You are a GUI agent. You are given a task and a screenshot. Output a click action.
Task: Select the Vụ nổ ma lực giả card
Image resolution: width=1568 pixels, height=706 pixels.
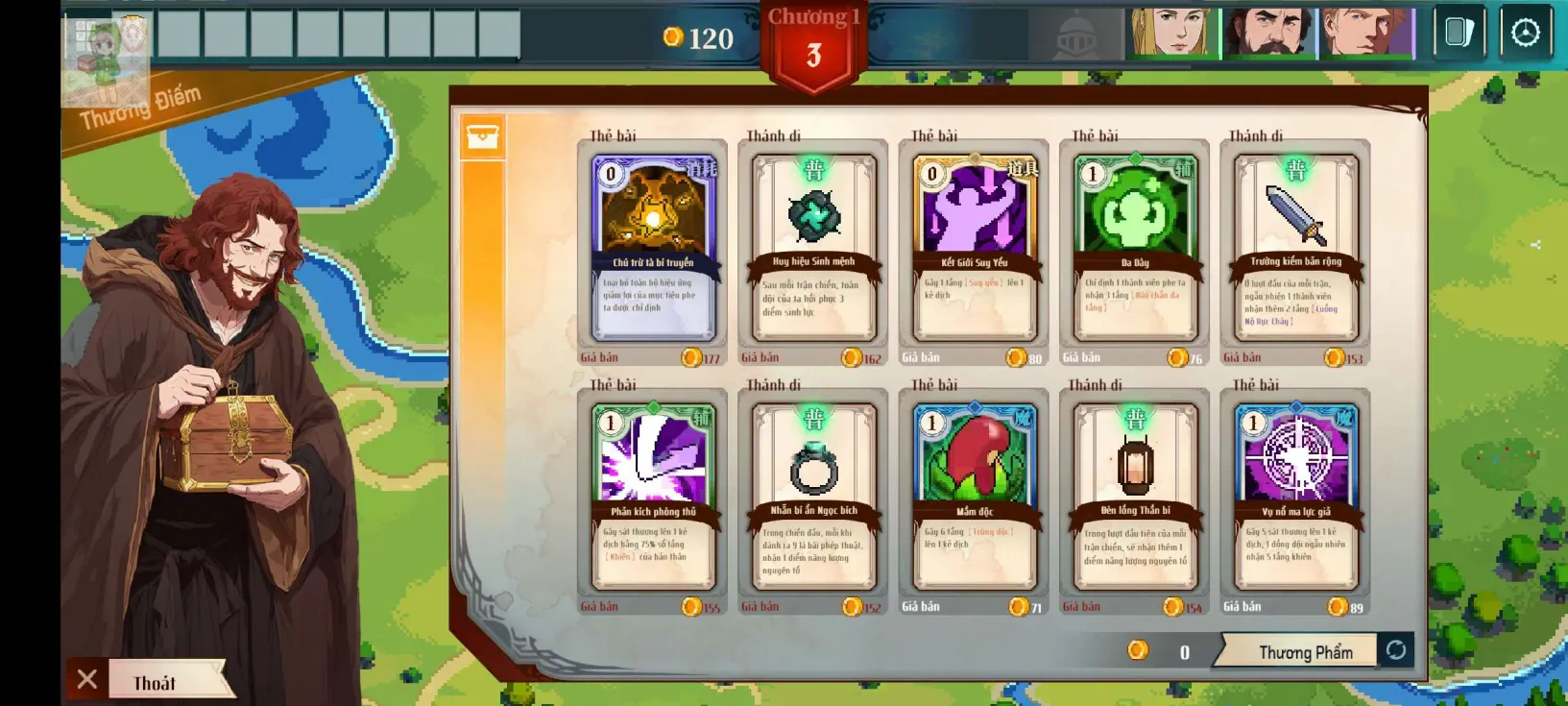click(1294, 495)
